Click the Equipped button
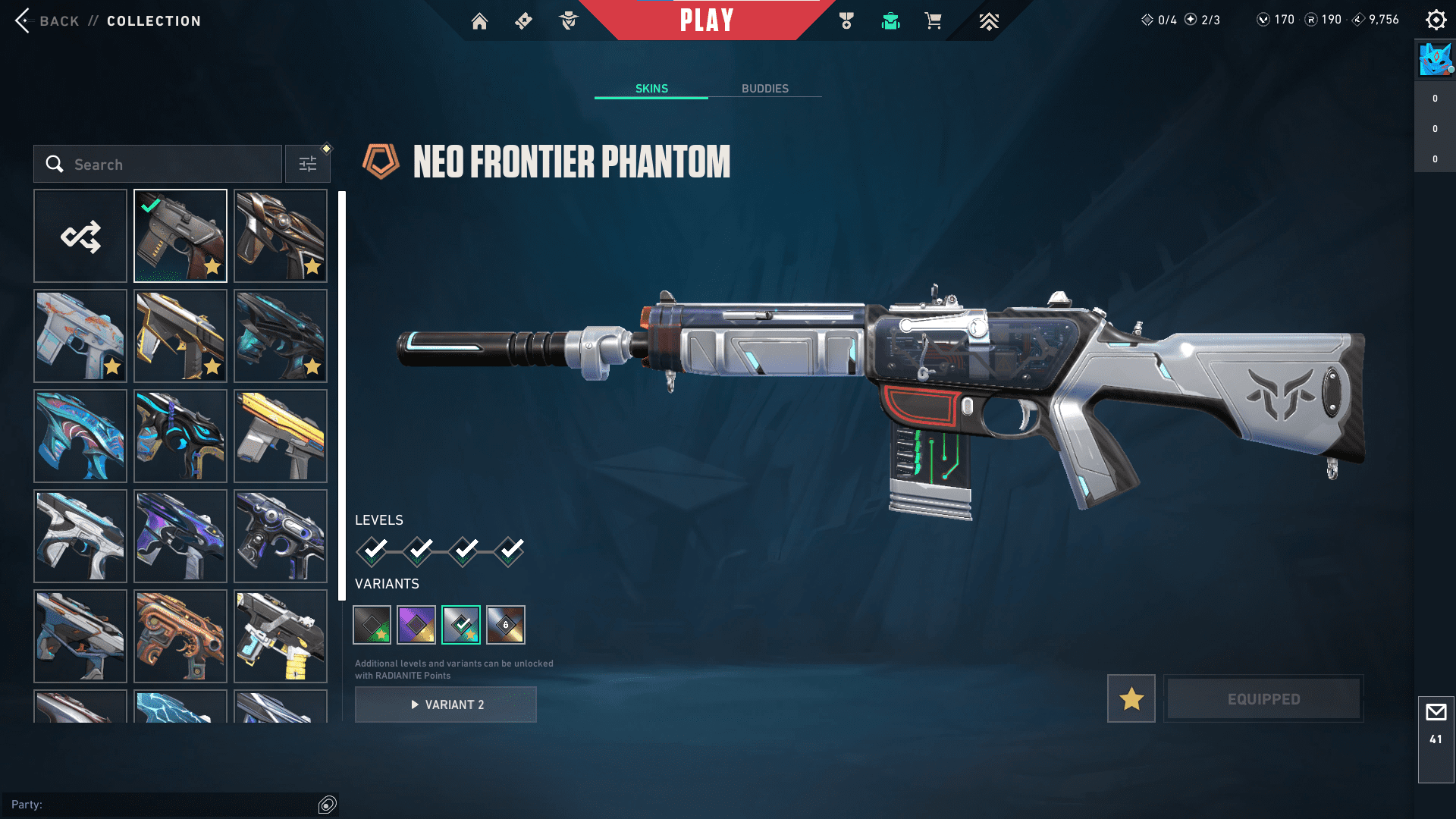This screenshot has width=1456, height=819. [1263, 698]
